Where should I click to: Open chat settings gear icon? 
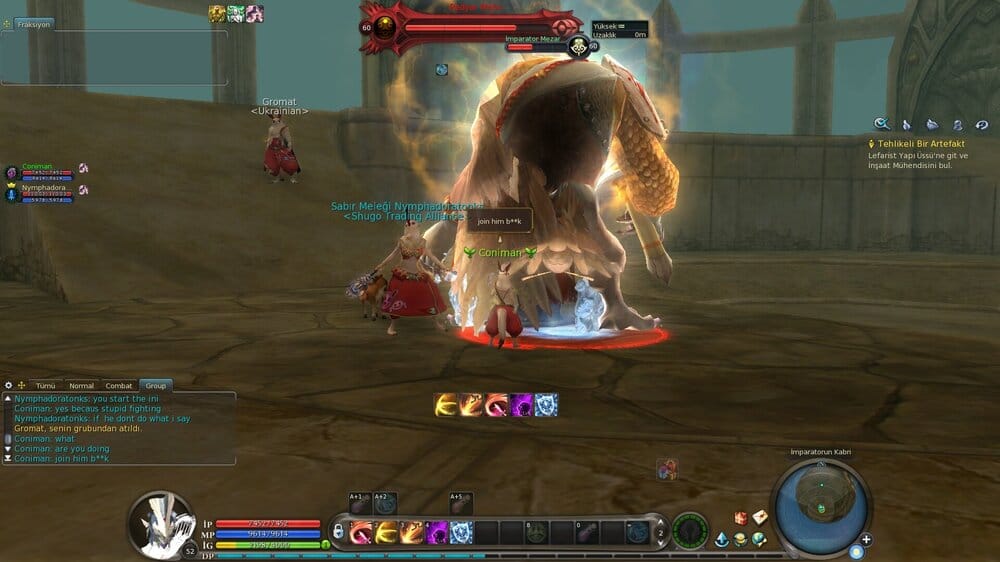8,385
